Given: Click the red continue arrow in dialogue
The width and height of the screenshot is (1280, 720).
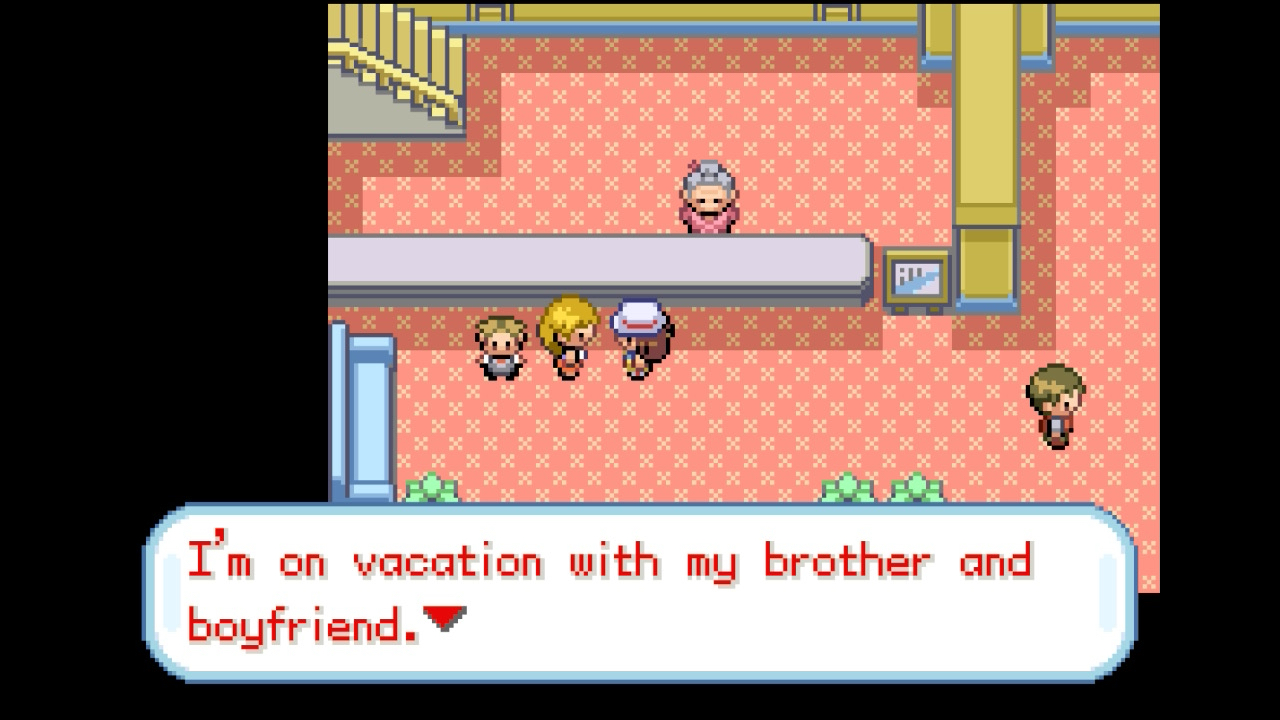Looking at the screenshot, I should pyautogui.click(x=445, y=619).
